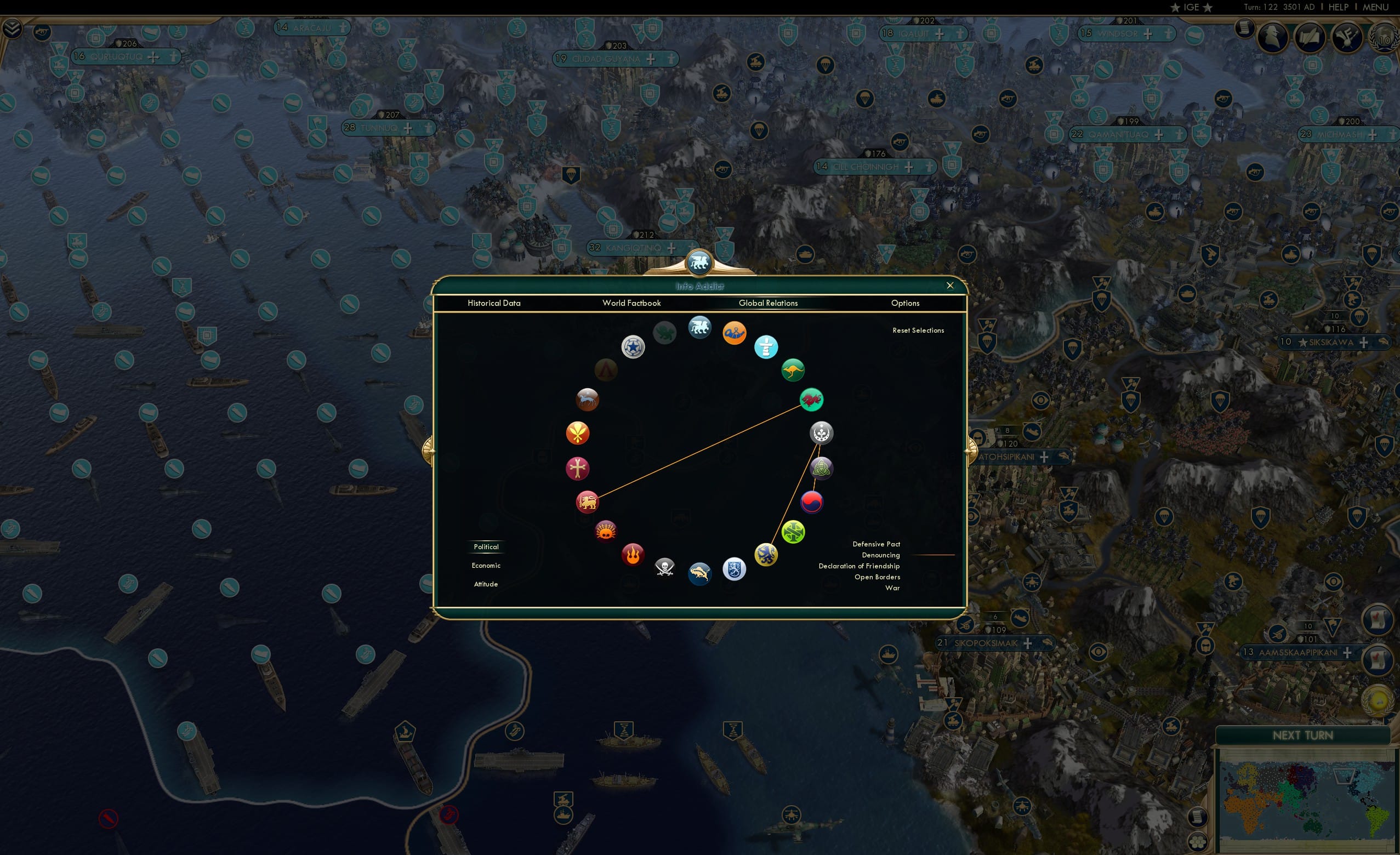Open the Historical Data tab

click(x=494, y=303)
